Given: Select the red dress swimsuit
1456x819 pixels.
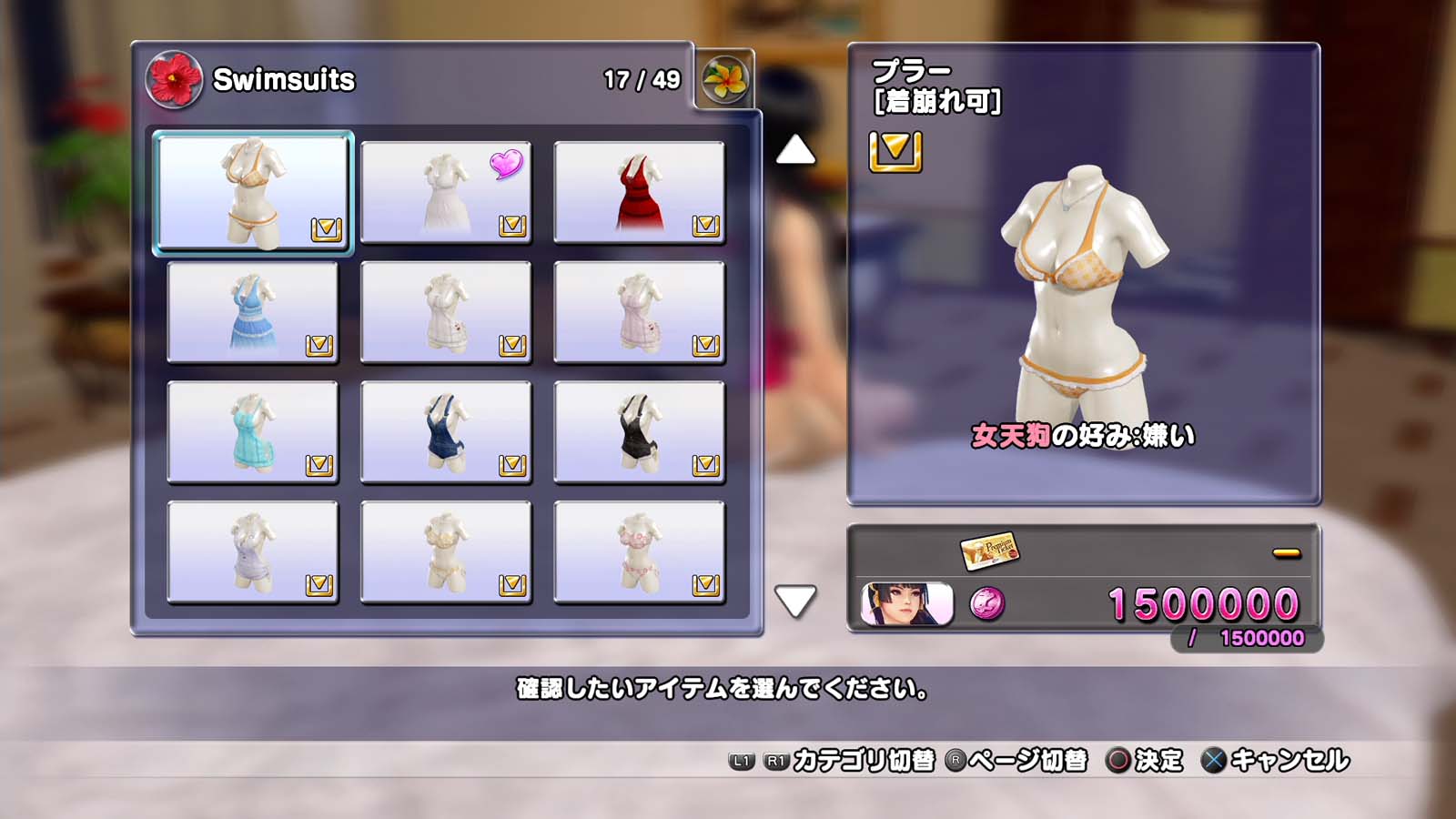Looking at the screenshot, I should [639, 192].
